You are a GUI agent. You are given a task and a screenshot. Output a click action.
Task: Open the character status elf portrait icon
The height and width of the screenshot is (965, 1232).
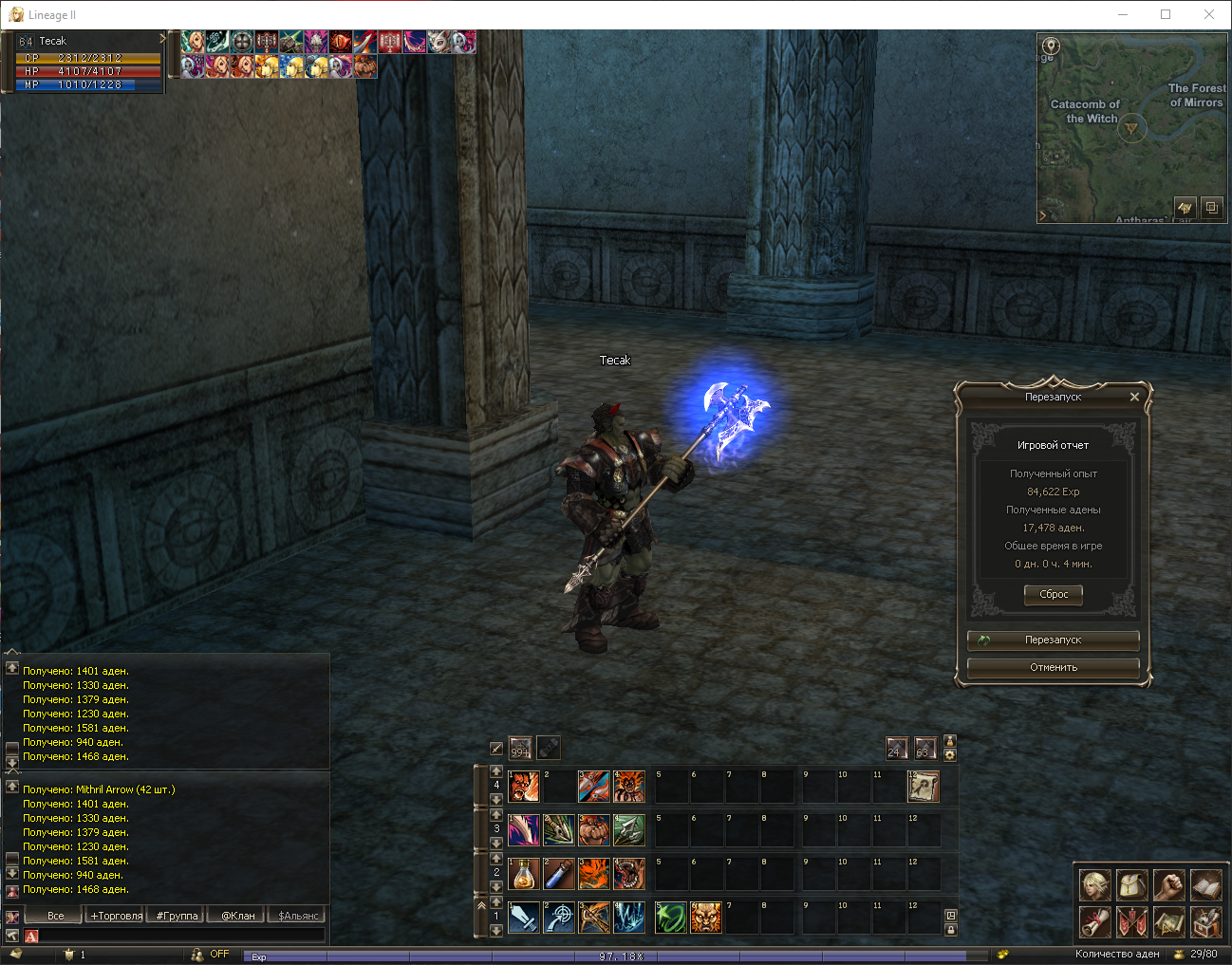pos(1094,885)
